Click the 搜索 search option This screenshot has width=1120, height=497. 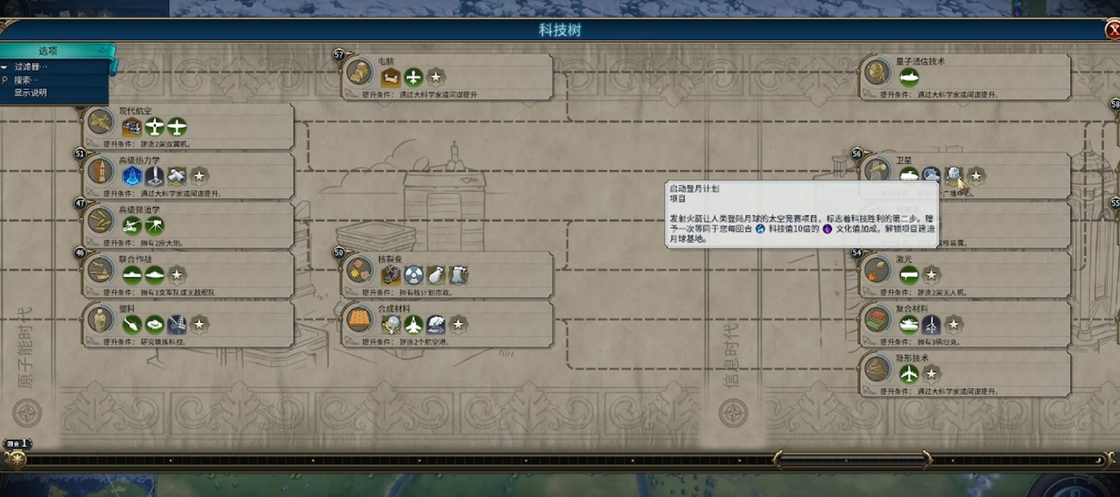(x=28, y=80)
